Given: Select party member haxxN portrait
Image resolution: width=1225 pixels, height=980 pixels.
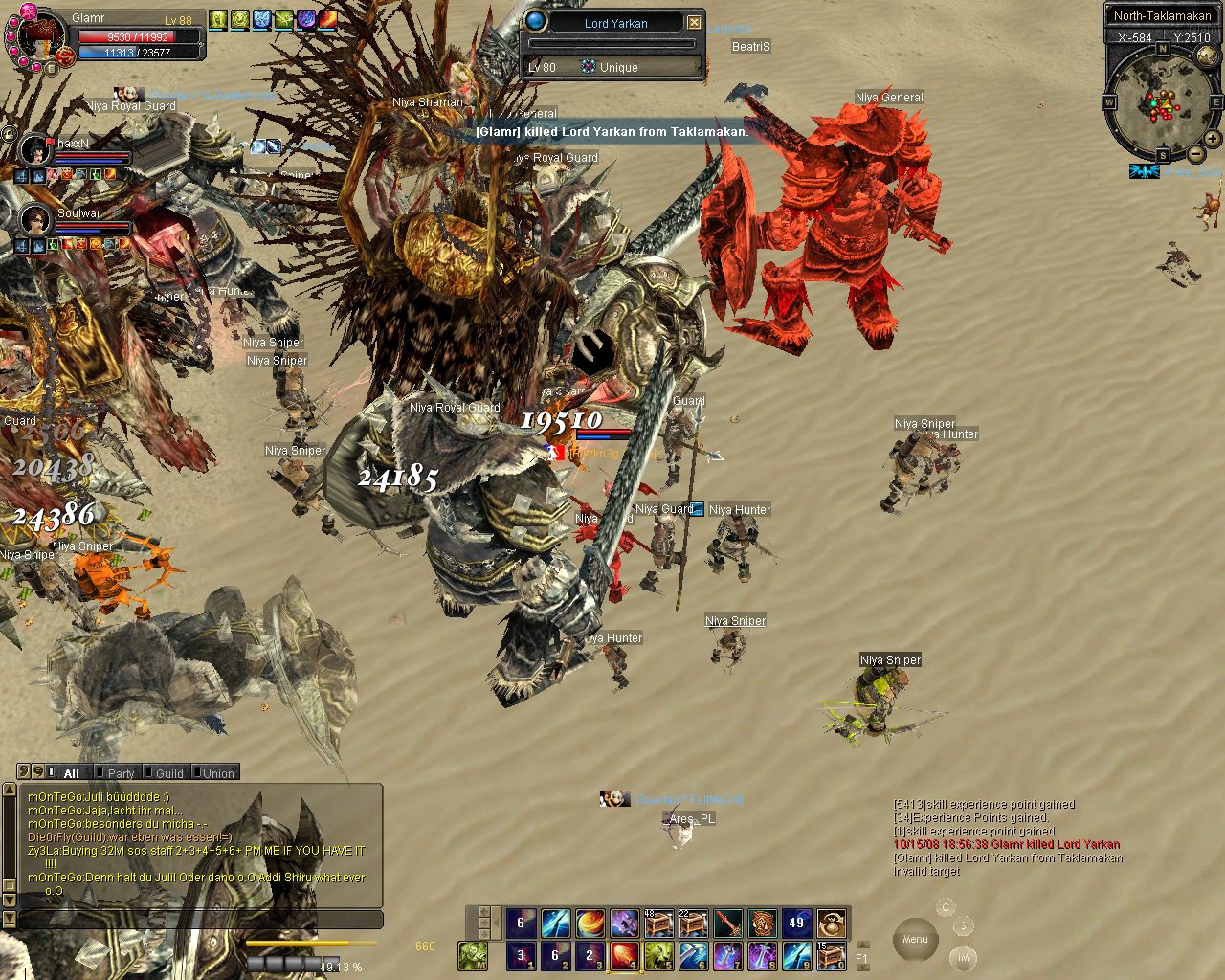Looking at the screenshot, I should pos(35,150).
